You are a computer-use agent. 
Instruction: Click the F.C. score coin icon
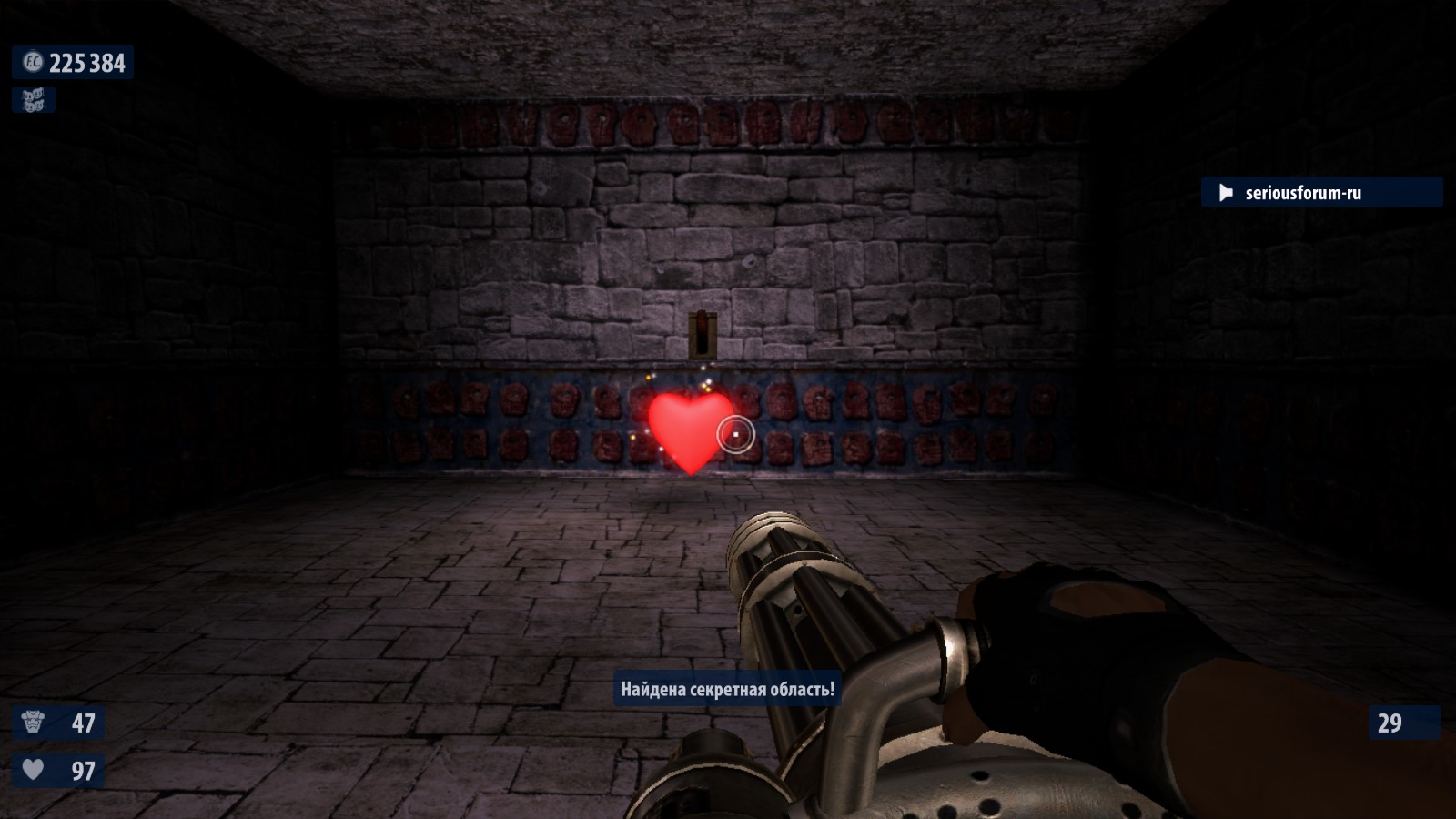[32, 62]
